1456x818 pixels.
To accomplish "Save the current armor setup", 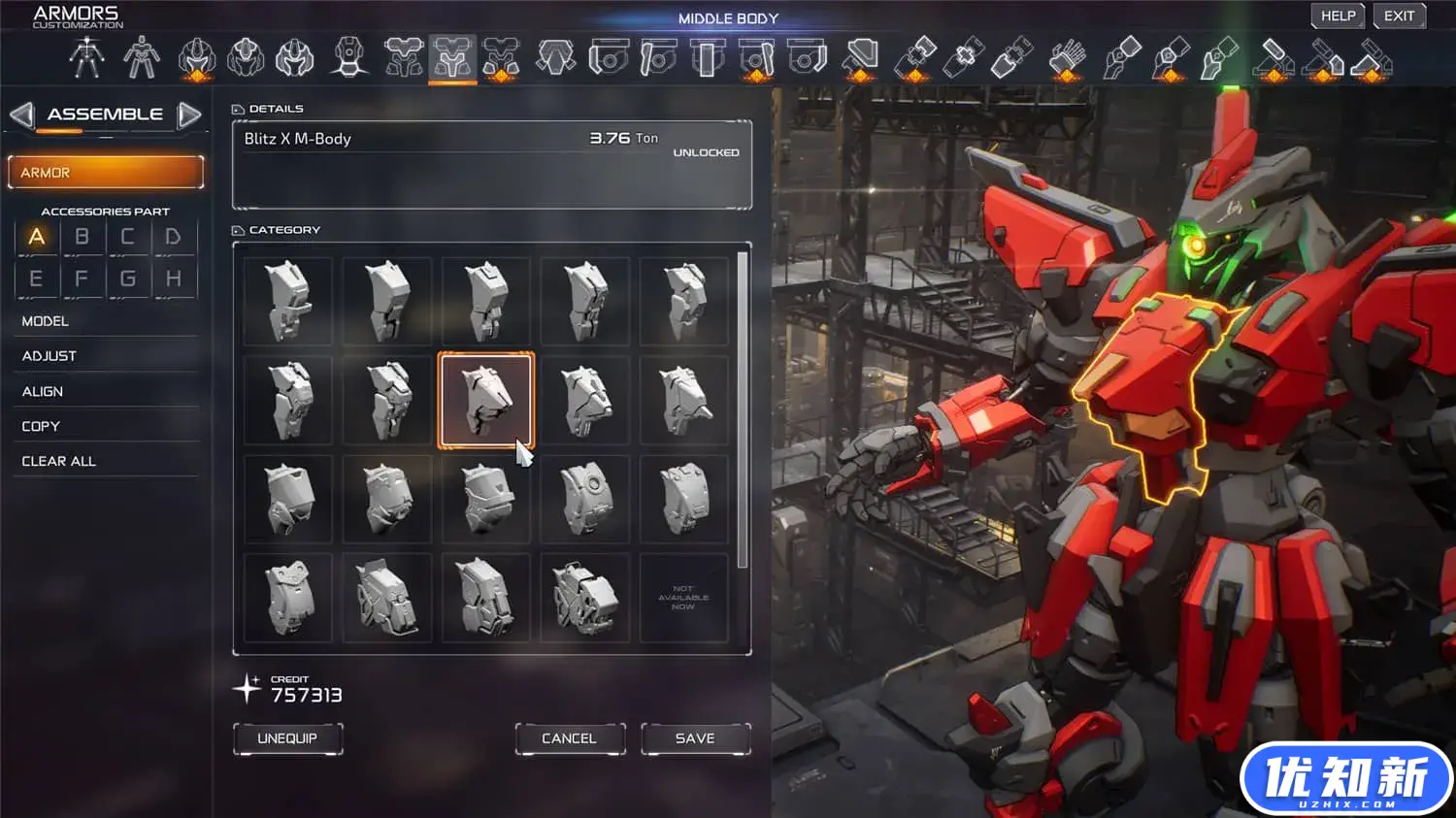I will pyautogui.click(x=695, y=738).
